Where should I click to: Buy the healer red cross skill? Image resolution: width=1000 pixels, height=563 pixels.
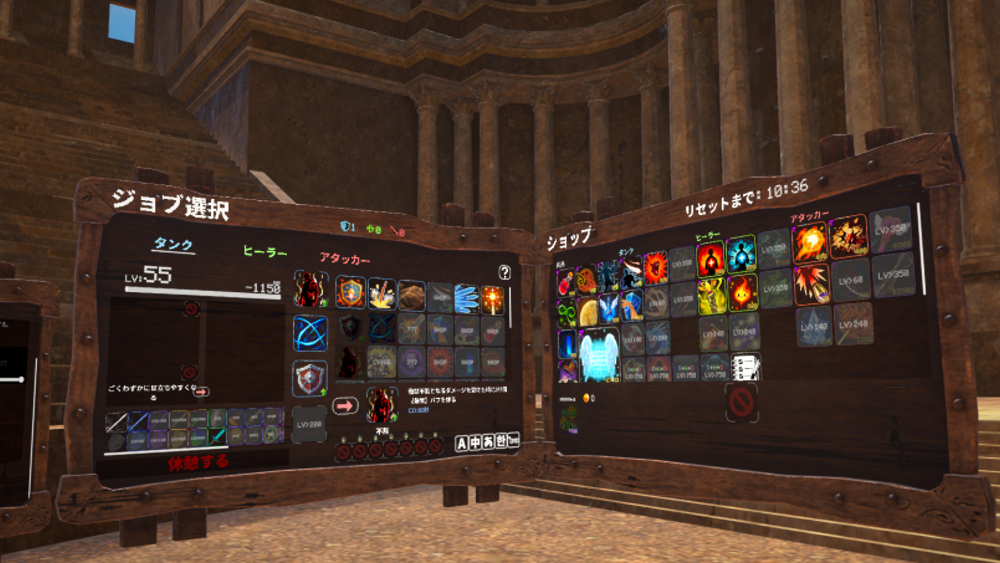(711, 258)
